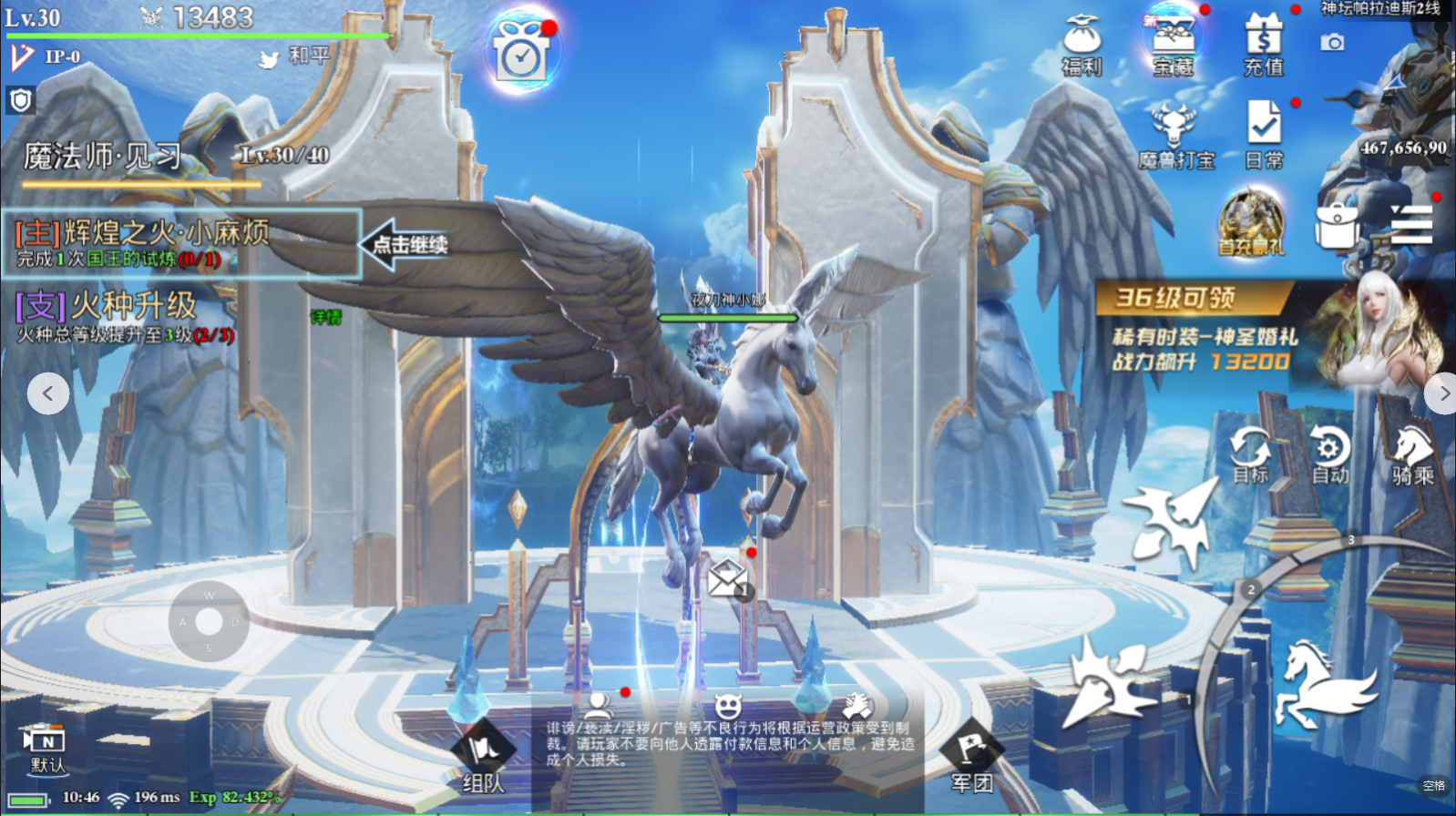This screenshot has width=1456, height=816.
Task: Open the 首充豪礼 first-recharge gift
Action: click(x=1252, y=223)
